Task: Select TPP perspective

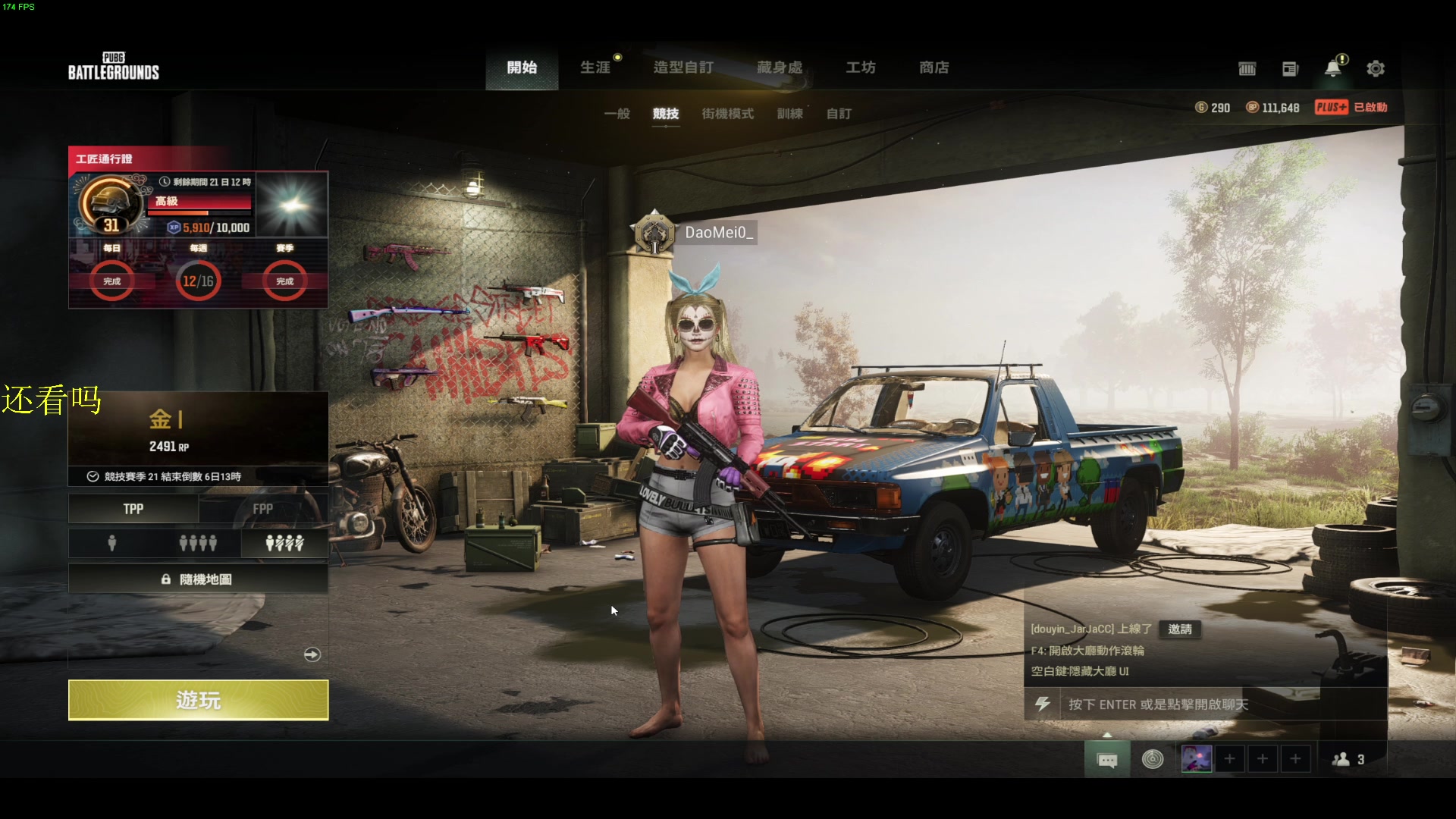Action: click(x=133, y=509)
